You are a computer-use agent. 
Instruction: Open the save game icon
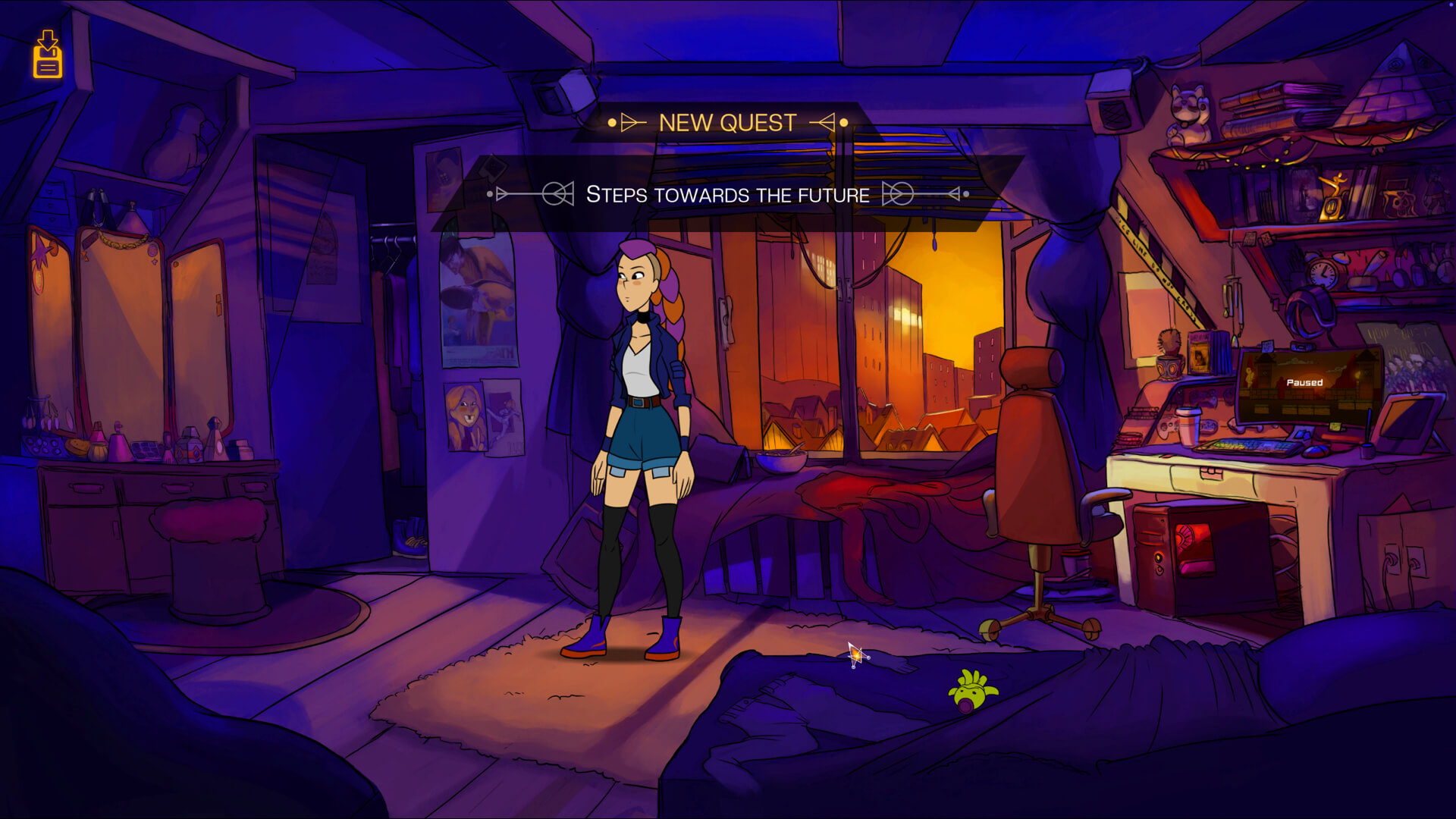[x=47, y=55]
